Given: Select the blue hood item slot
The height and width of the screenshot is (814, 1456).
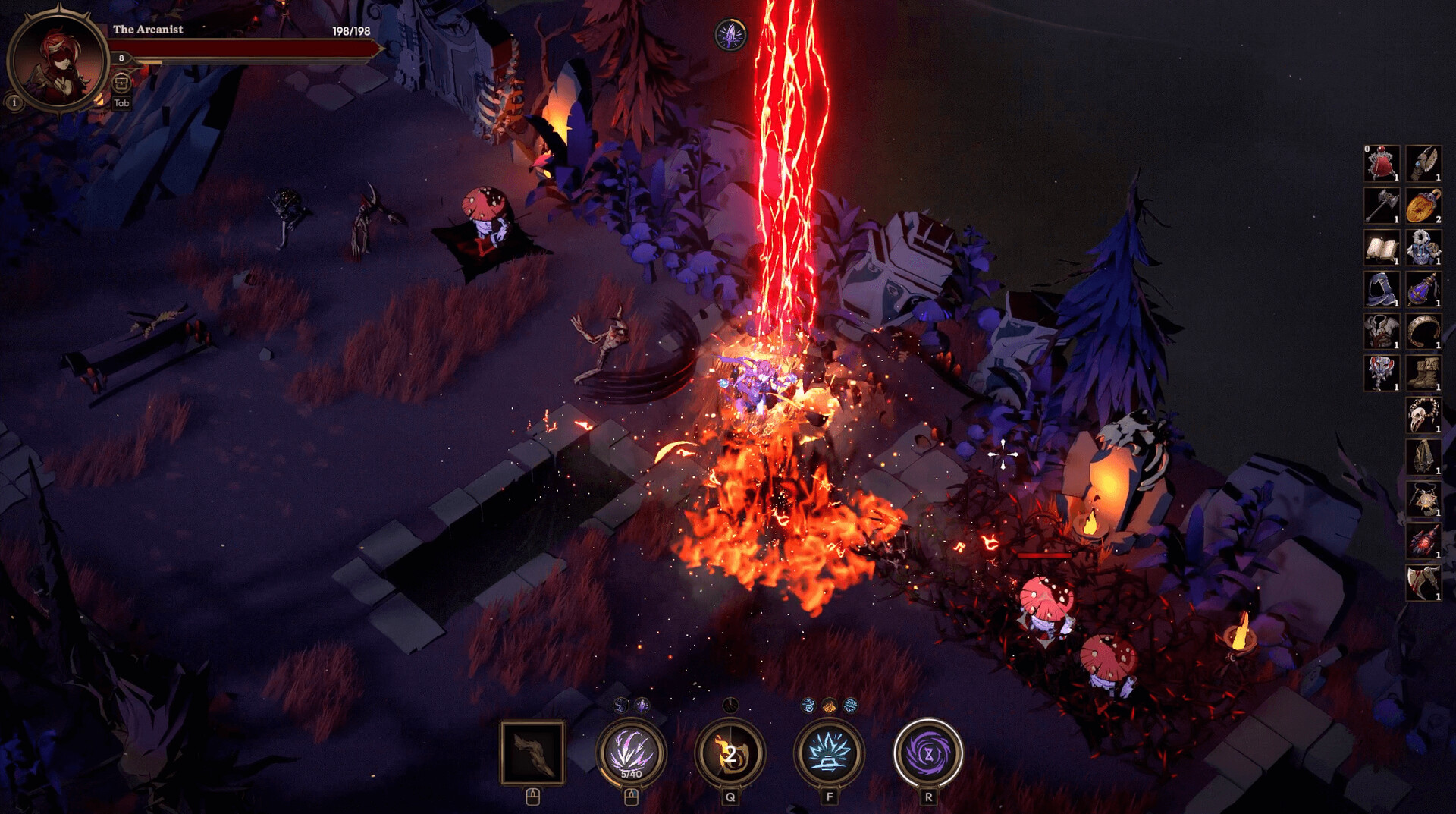Looking at the screenshot, I should (1381, 289).
